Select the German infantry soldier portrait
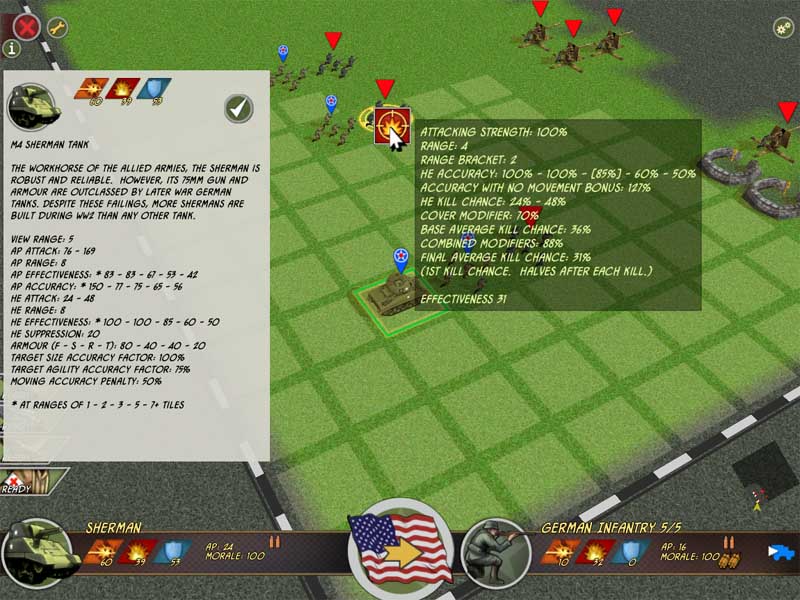 pos(496,553)
